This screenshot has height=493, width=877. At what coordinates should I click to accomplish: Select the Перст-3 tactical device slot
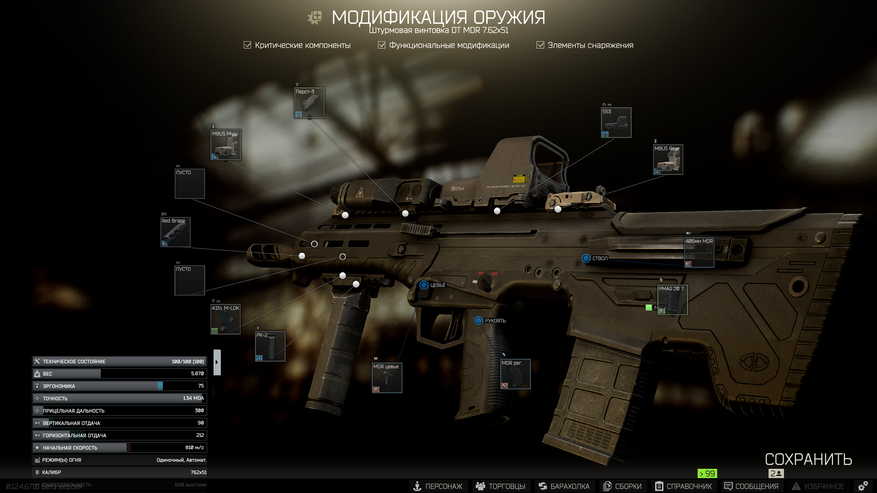310,103
